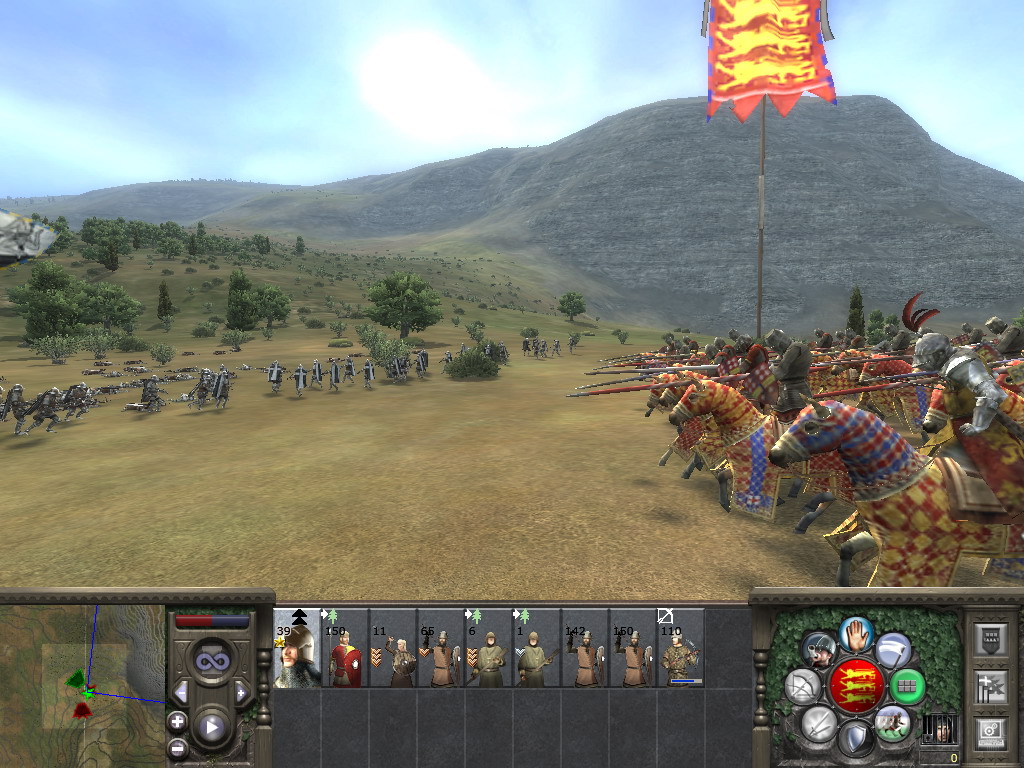Select the red-shield spearmen unit card
This screenshot has height=768, width=1024.
click(x=345, y=648)
